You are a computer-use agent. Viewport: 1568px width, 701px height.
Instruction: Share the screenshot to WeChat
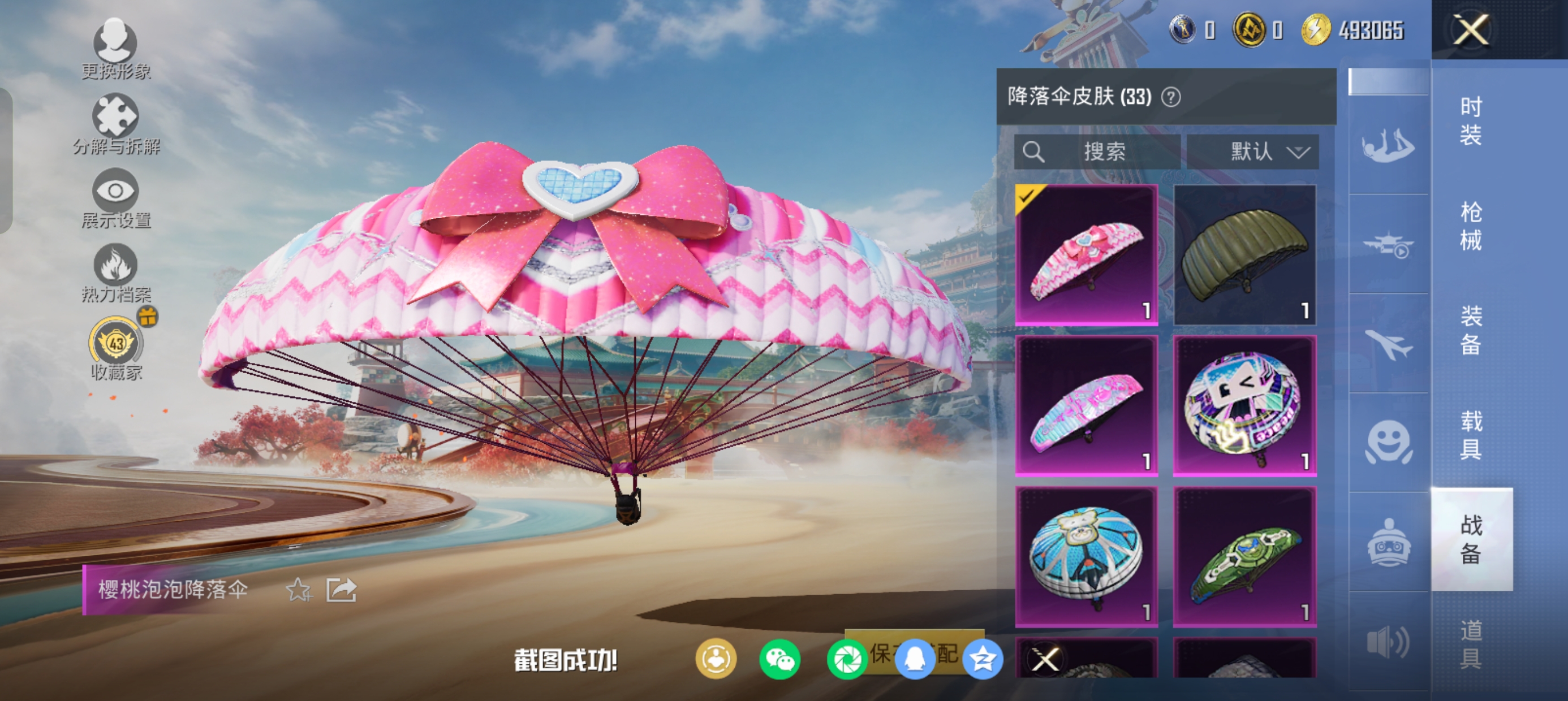coord(779,659)
